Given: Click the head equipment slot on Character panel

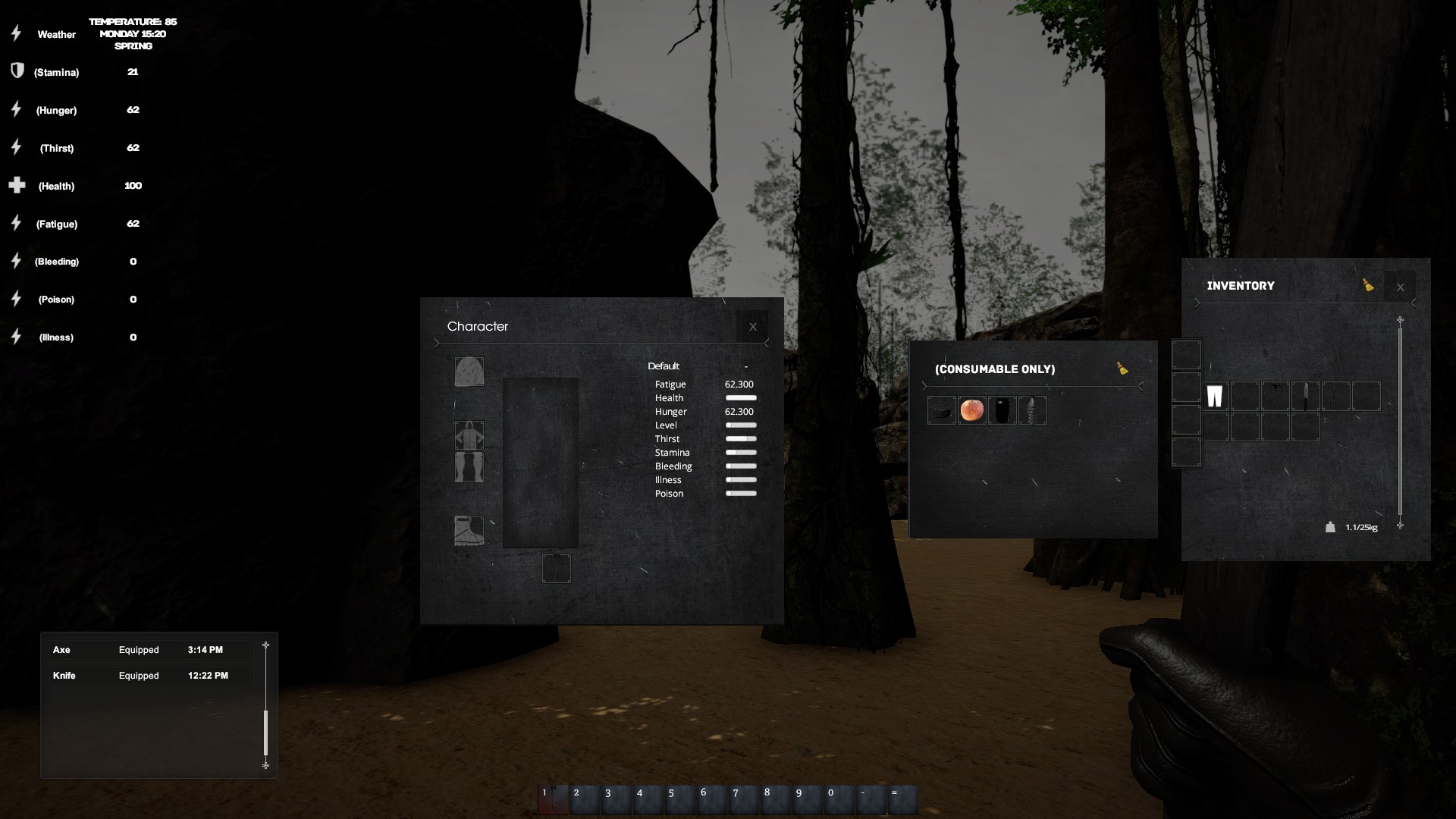Looking at the screenshot, I should pyautogui.click(x=469, y=372).
